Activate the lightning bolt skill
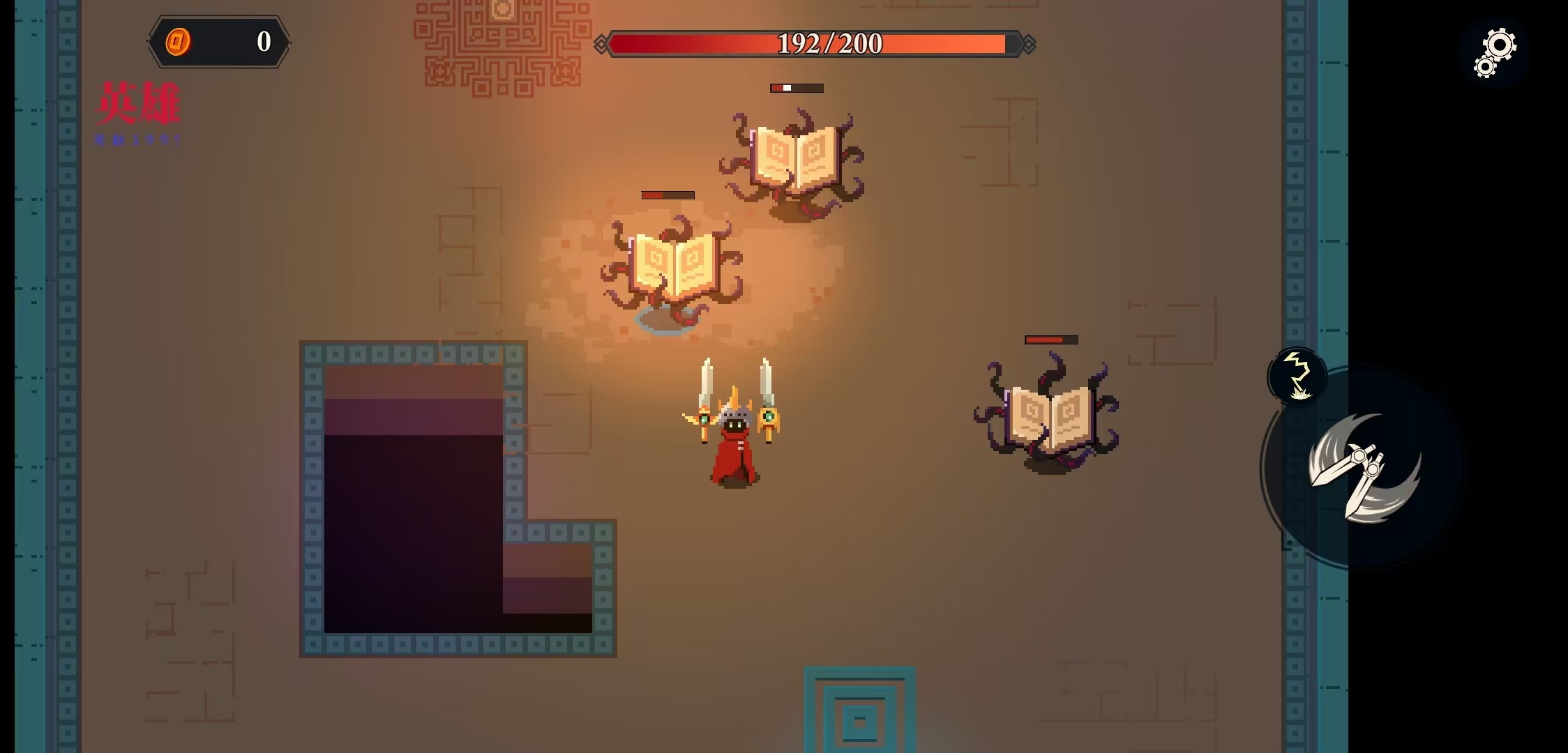The width and height of the screenshot is (1568, 753). [x=1297, y=376]
